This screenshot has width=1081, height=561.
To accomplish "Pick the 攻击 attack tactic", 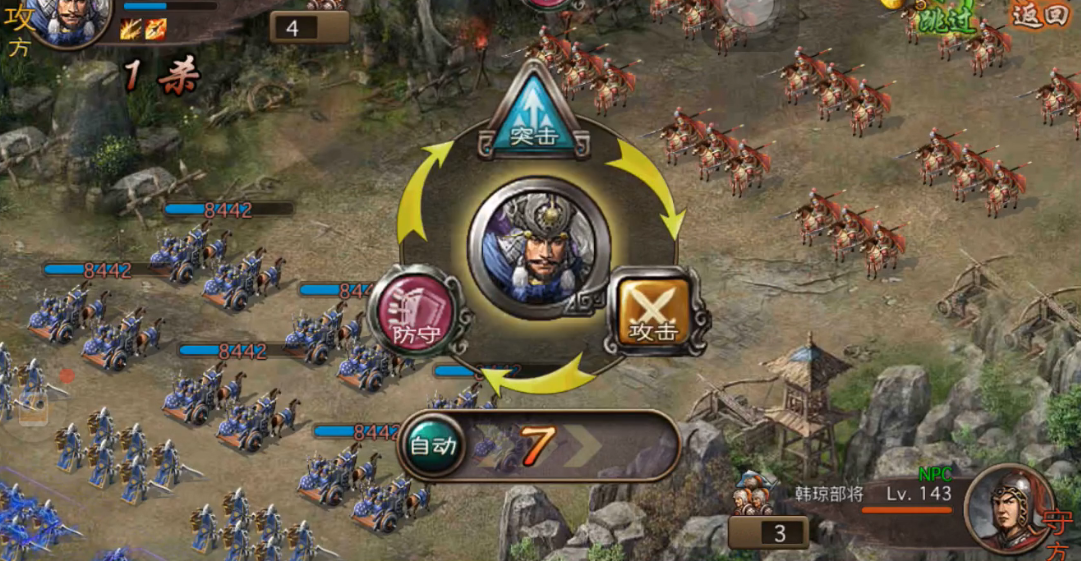I will coord(655,313).
